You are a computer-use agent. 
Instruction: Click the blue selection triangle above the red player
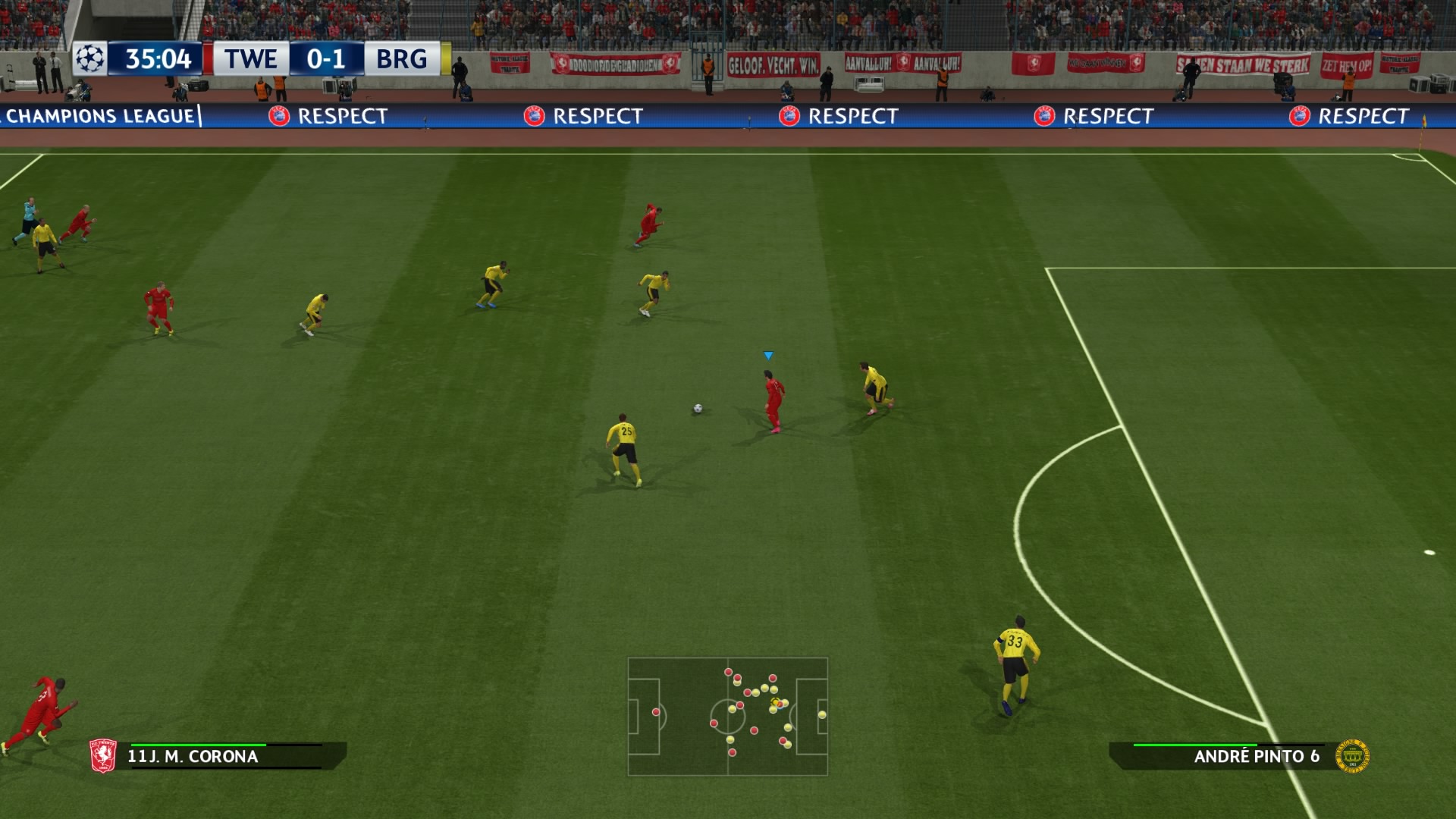768,353
